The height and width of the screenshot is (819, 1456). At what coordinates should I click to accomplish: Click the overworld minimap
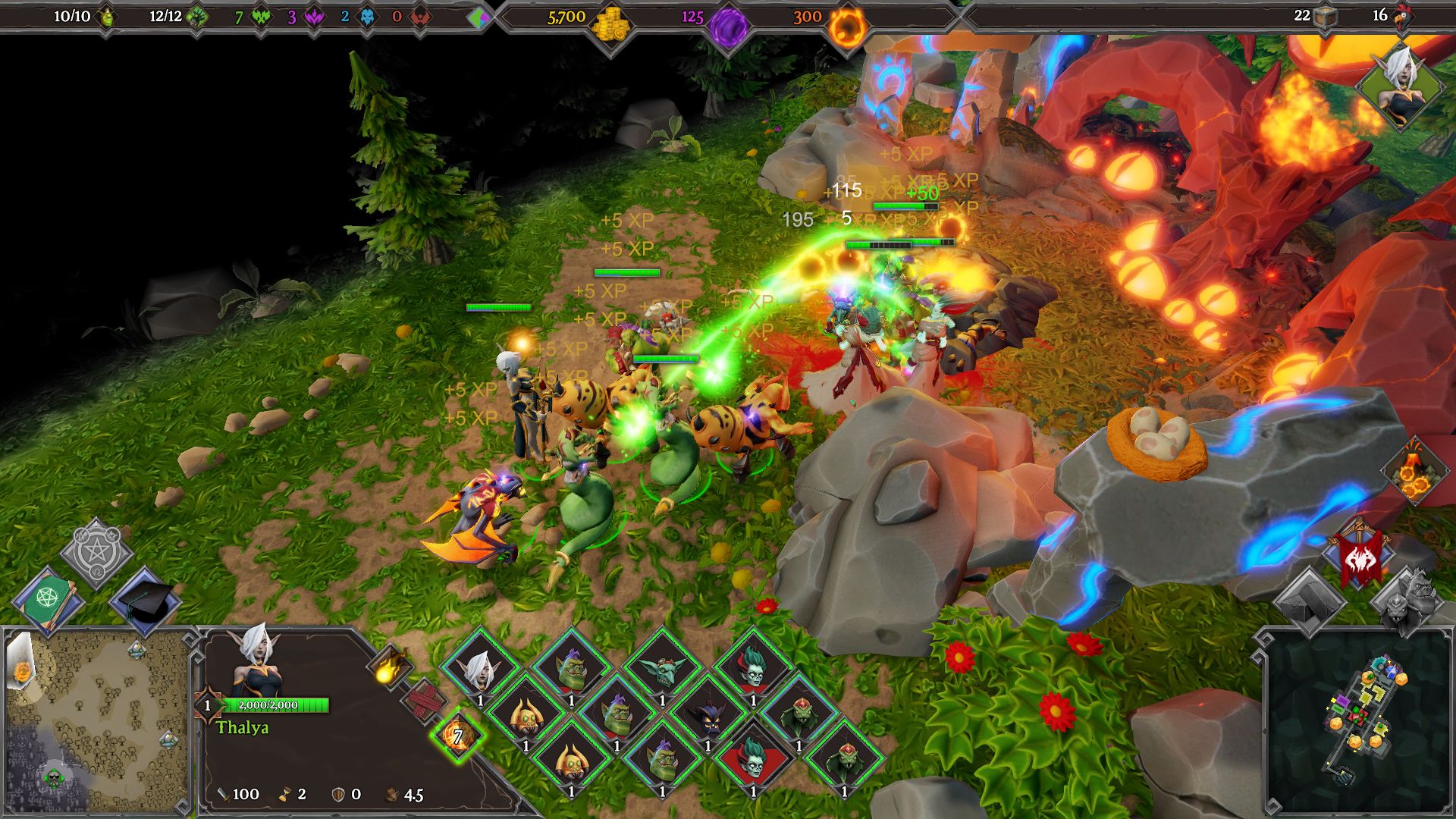pos(96,720)
